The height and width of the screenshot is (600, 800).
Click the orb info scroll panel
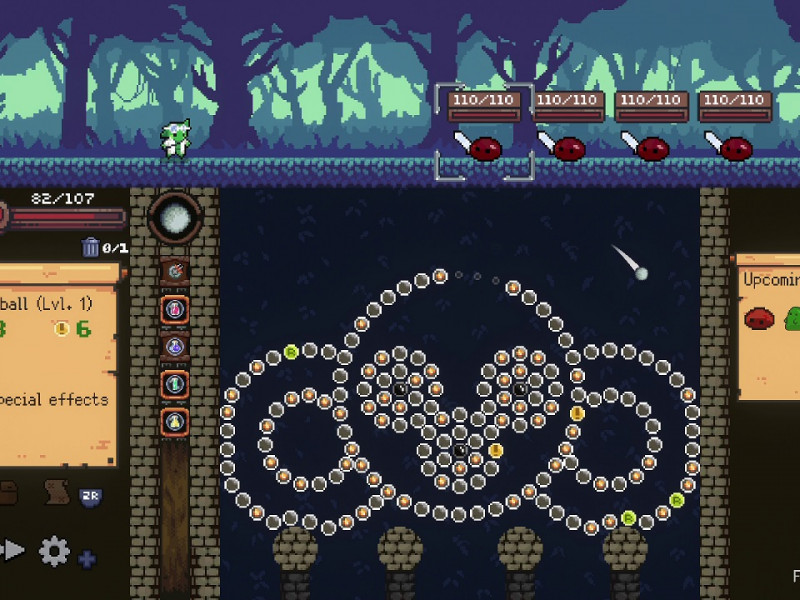coord(58,365)
